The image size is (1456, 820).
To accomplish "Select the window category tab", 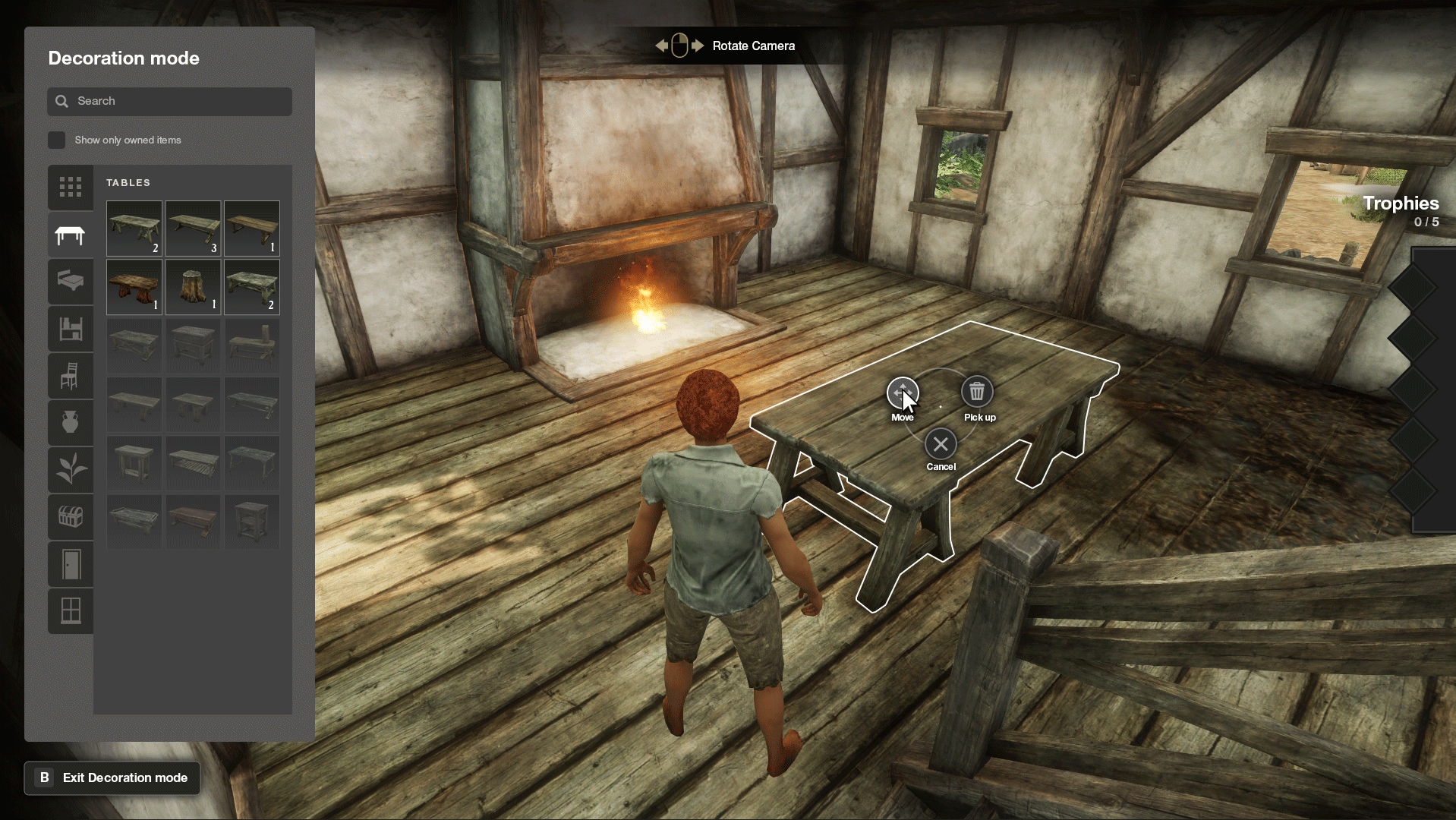I will 71,610.
